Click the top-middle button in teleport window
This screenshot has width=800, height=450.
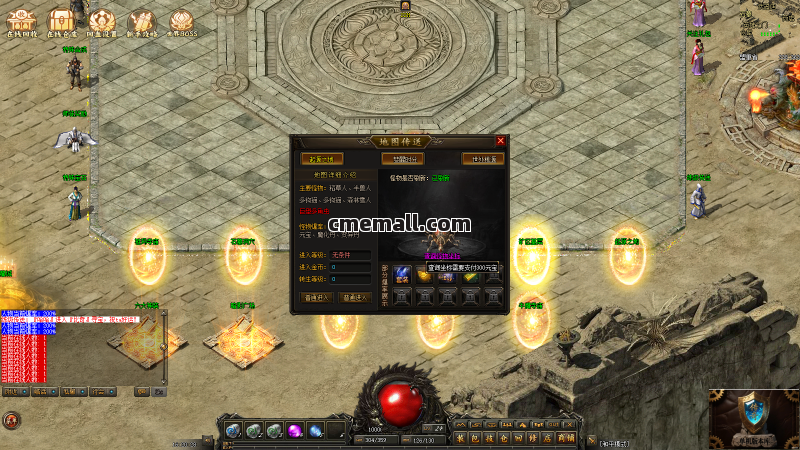pyautogui.click(x=401, y=159)
